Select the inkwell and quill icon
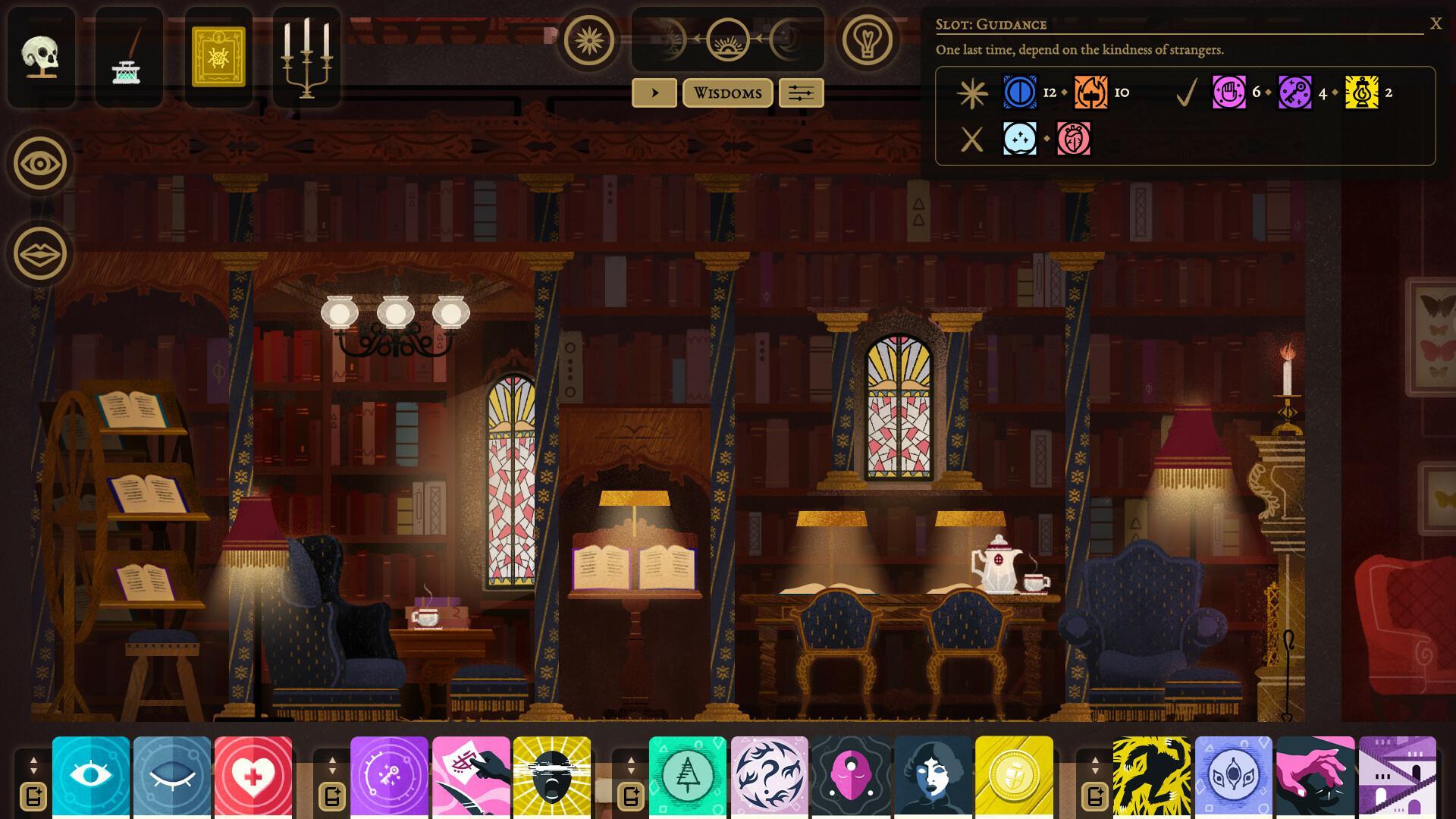1456x819 pixels. tap(128, 58)
